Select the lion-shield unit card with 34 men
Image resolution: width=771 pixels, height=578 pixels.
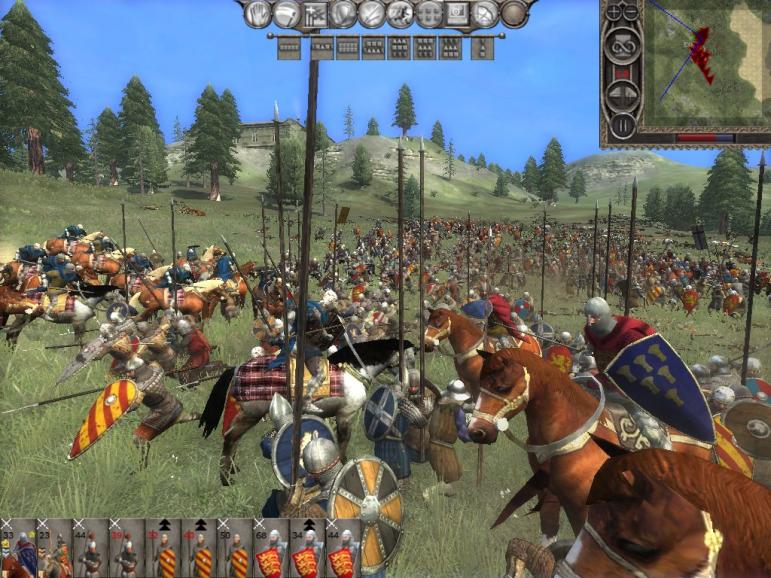tap(308, 548)
